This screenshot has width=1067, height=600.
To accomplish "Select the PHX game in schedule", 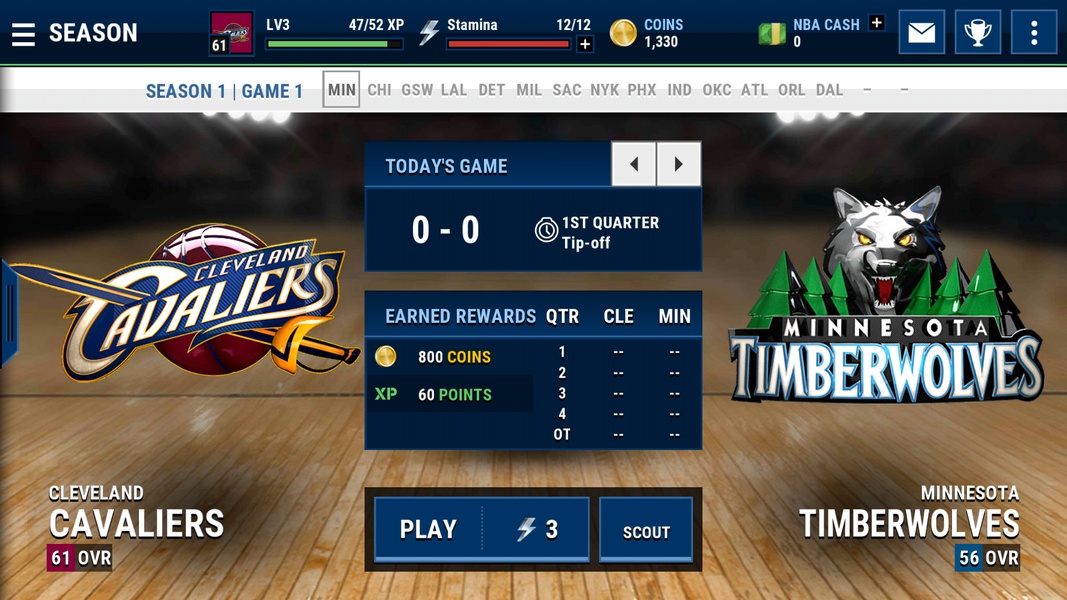I will (642, 90).
